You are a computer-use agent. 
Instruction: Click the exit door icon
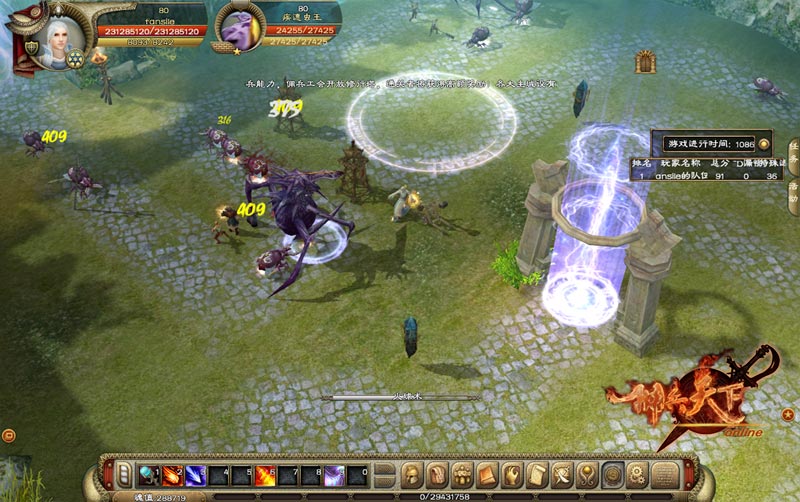click(645, 61)
